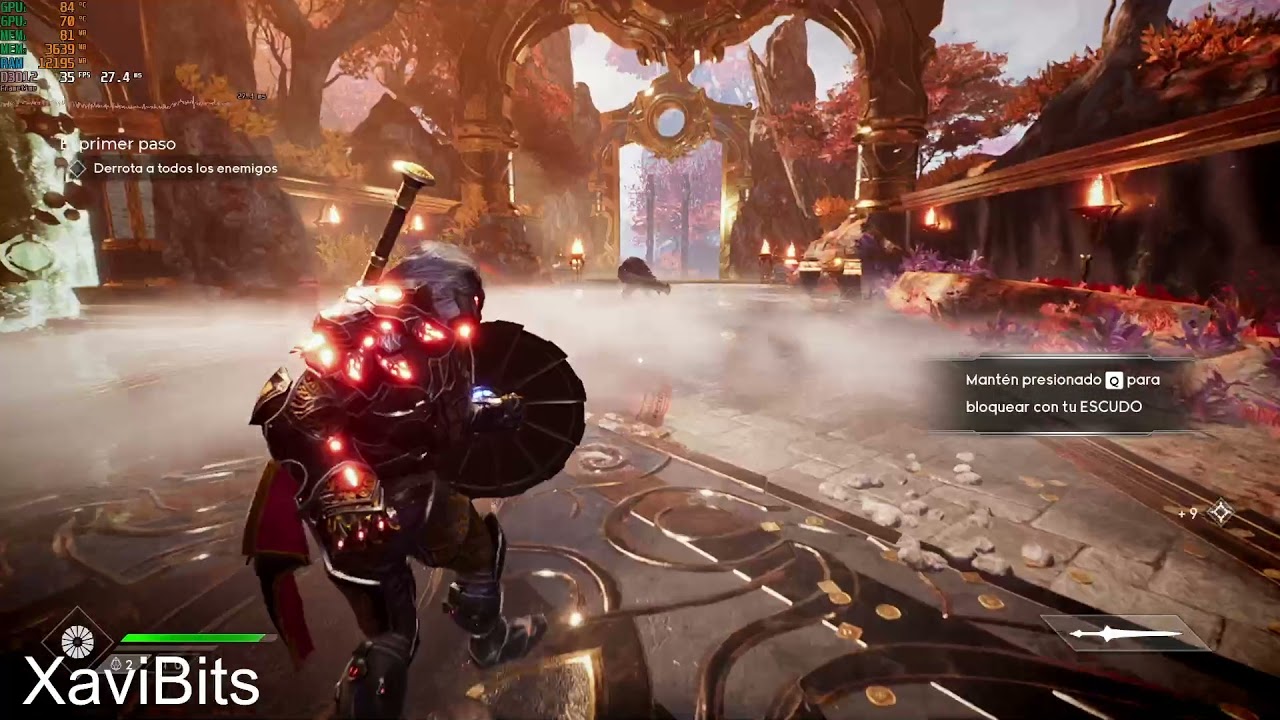This screenshot has width=1280, height=720.
Task: Select the equipped sword weapon slot
Action: tap(1125, 634)
